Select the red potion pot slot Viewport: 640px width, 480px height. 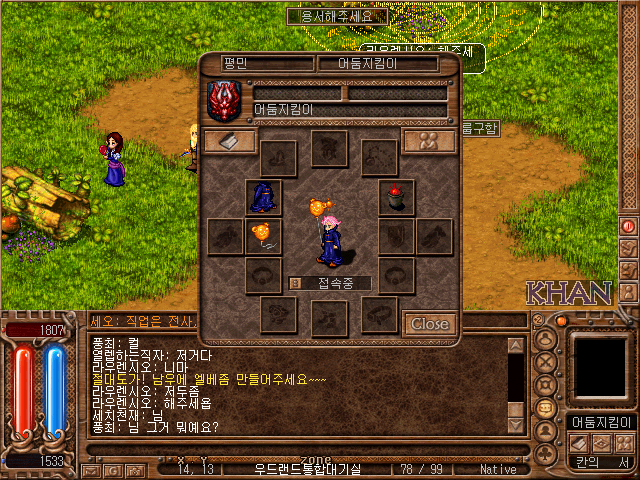(x=396, y=196)
